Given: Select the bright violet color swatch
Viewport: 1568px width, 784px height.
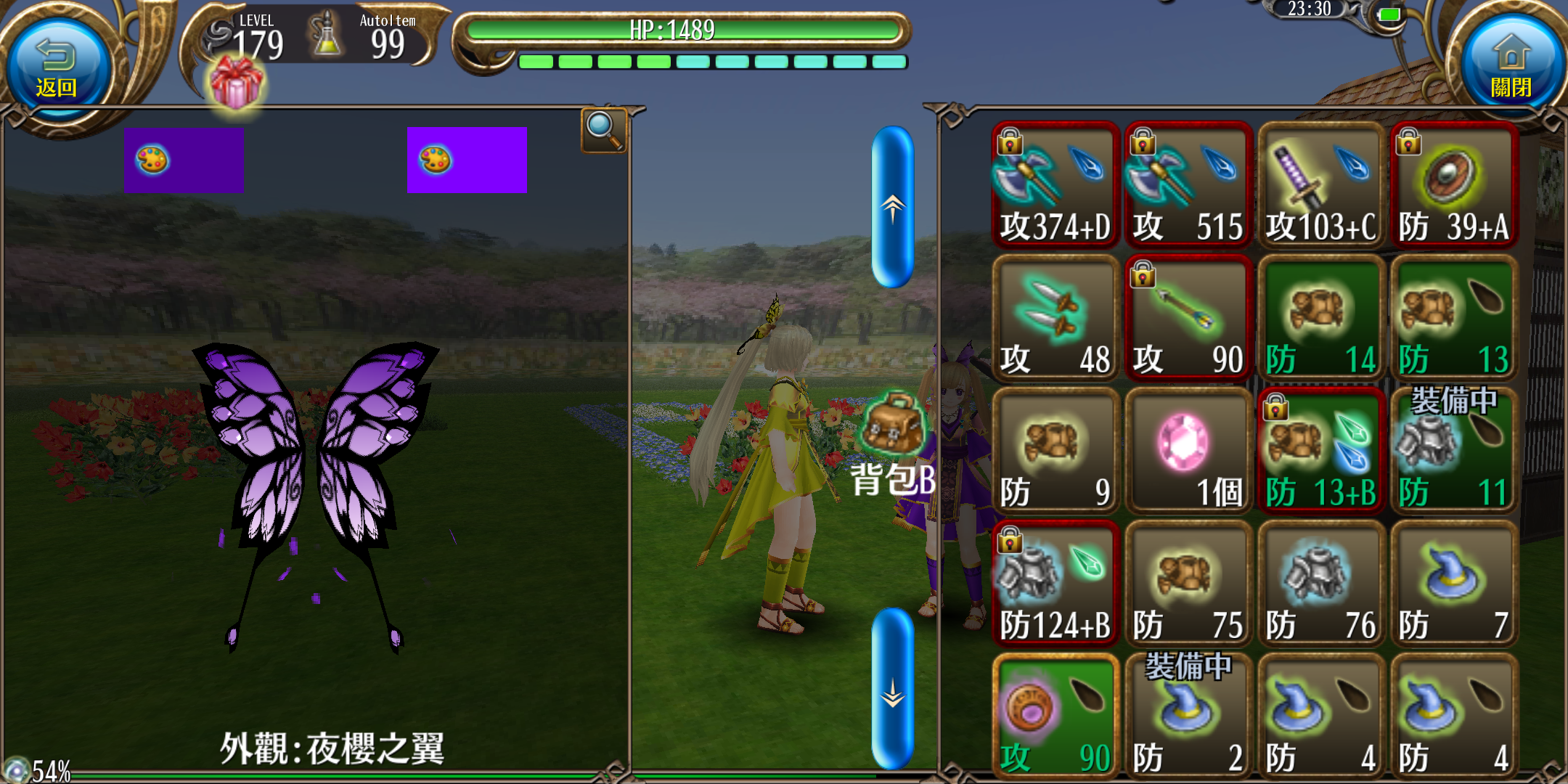Looking at the screenshot, I should tap(467, 160).
